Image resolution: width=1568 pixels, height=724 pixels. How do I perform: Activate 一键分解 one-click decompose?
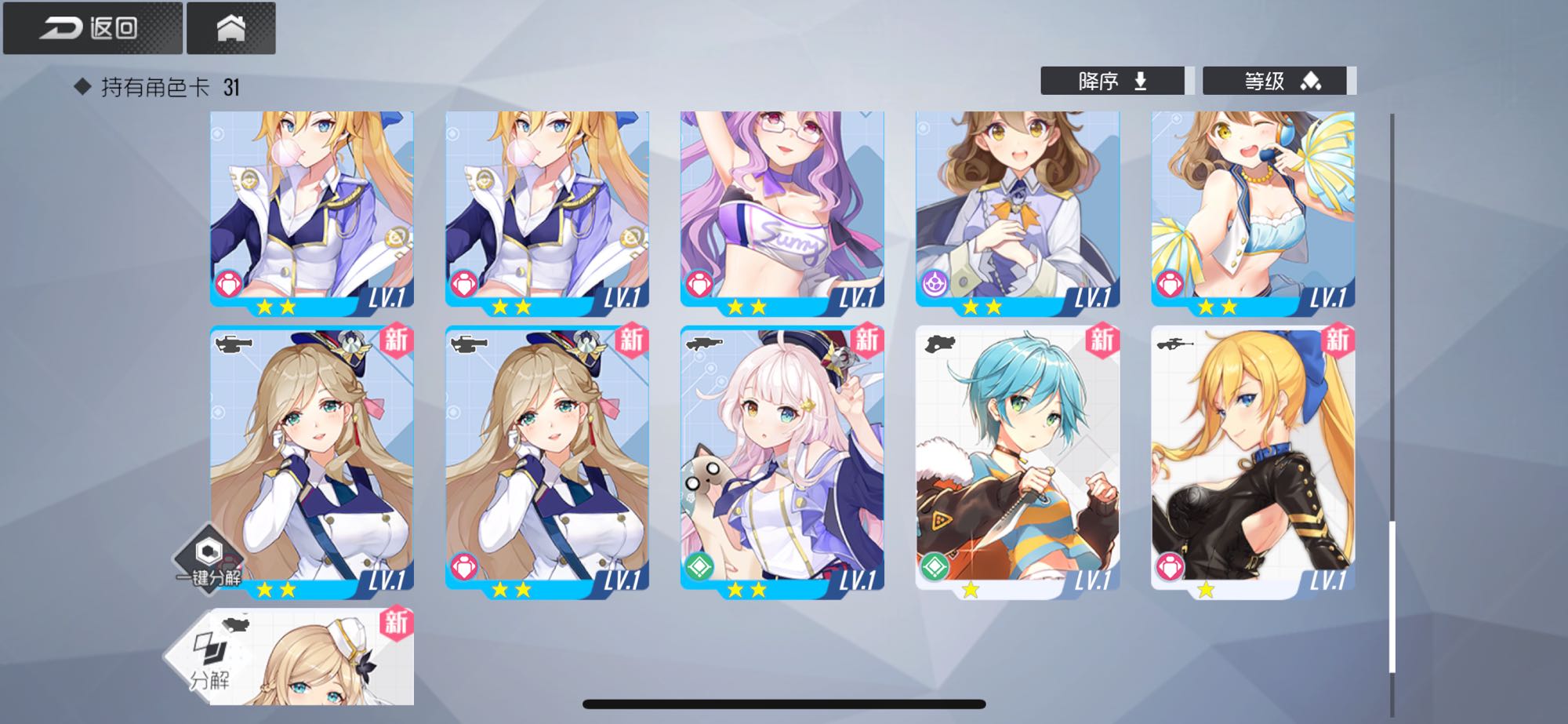tap(208, 558)
